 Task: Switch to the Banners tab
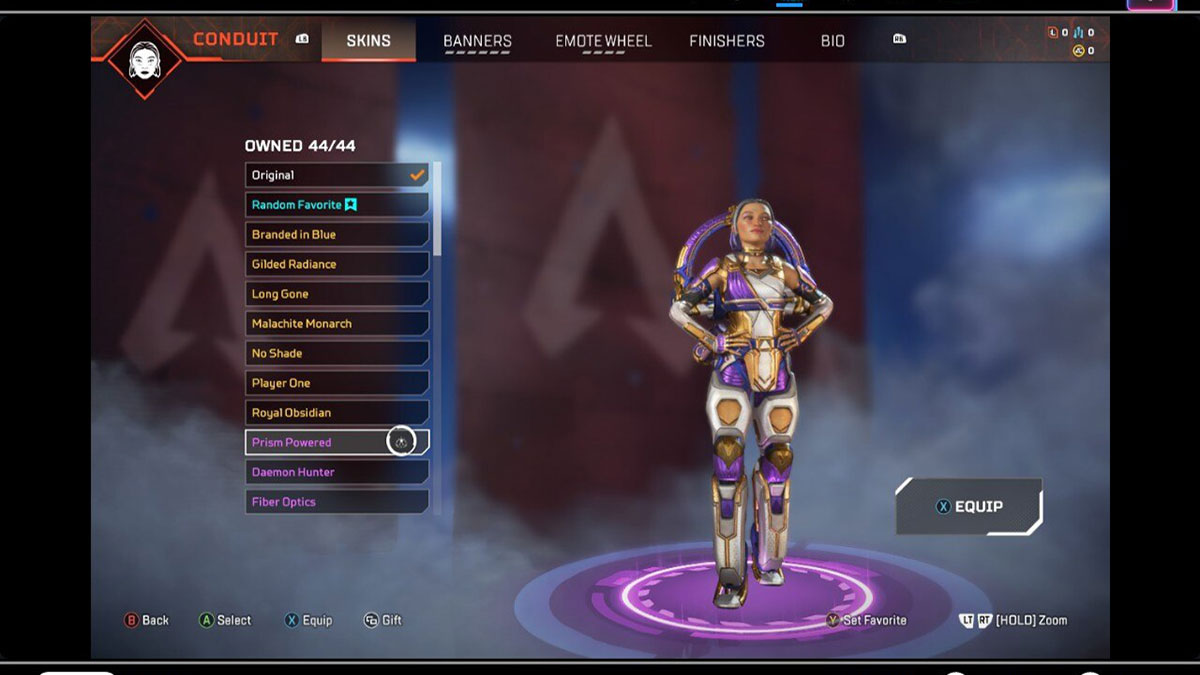click(x=477, y=41)
